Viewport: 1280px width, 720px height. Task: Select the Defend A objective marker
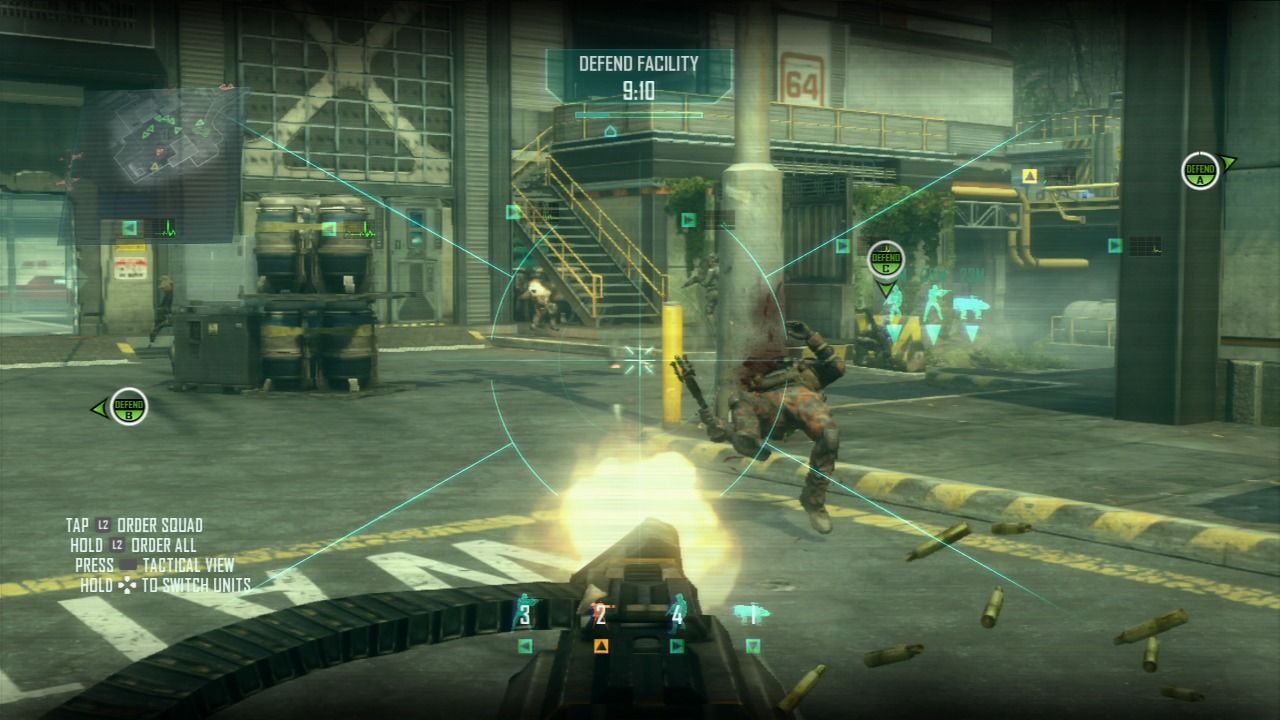pyautogui.click(x=1199, y=171)
